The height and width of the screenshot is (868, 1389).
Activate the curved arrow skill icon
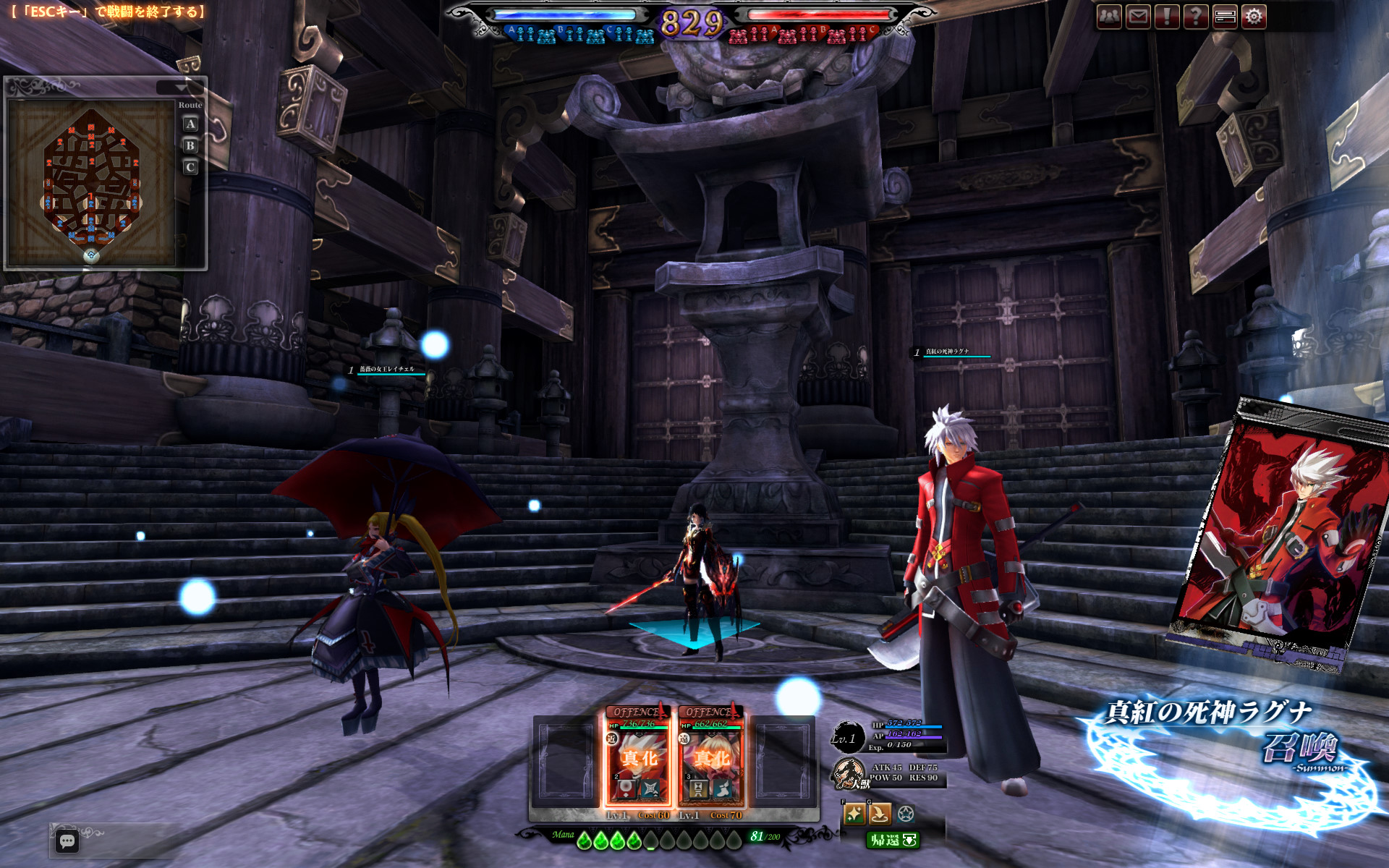880,814
